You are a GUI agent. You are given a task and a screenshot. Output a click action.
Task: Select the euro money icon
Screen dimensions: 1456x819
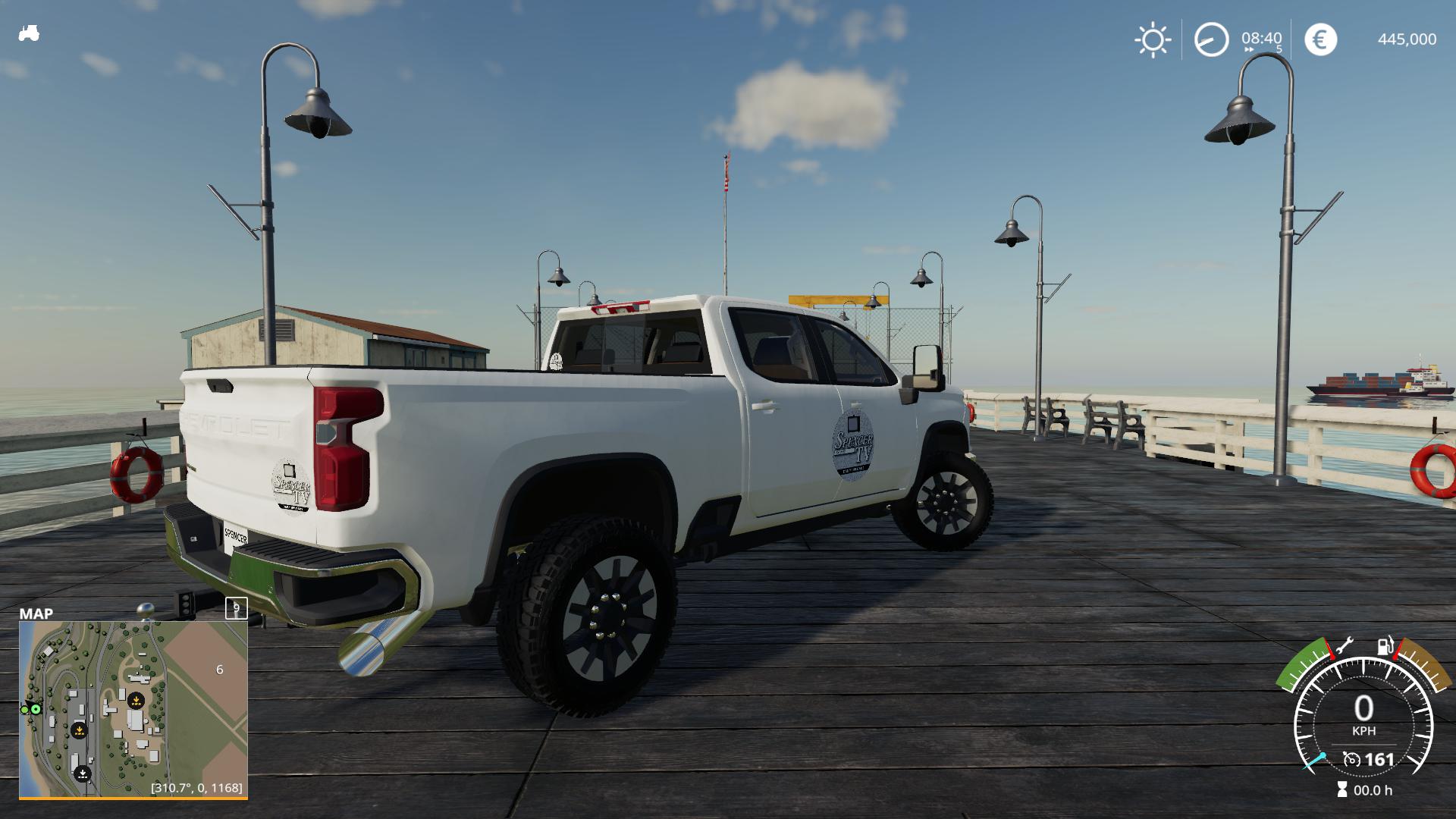tap(1320, 39)
